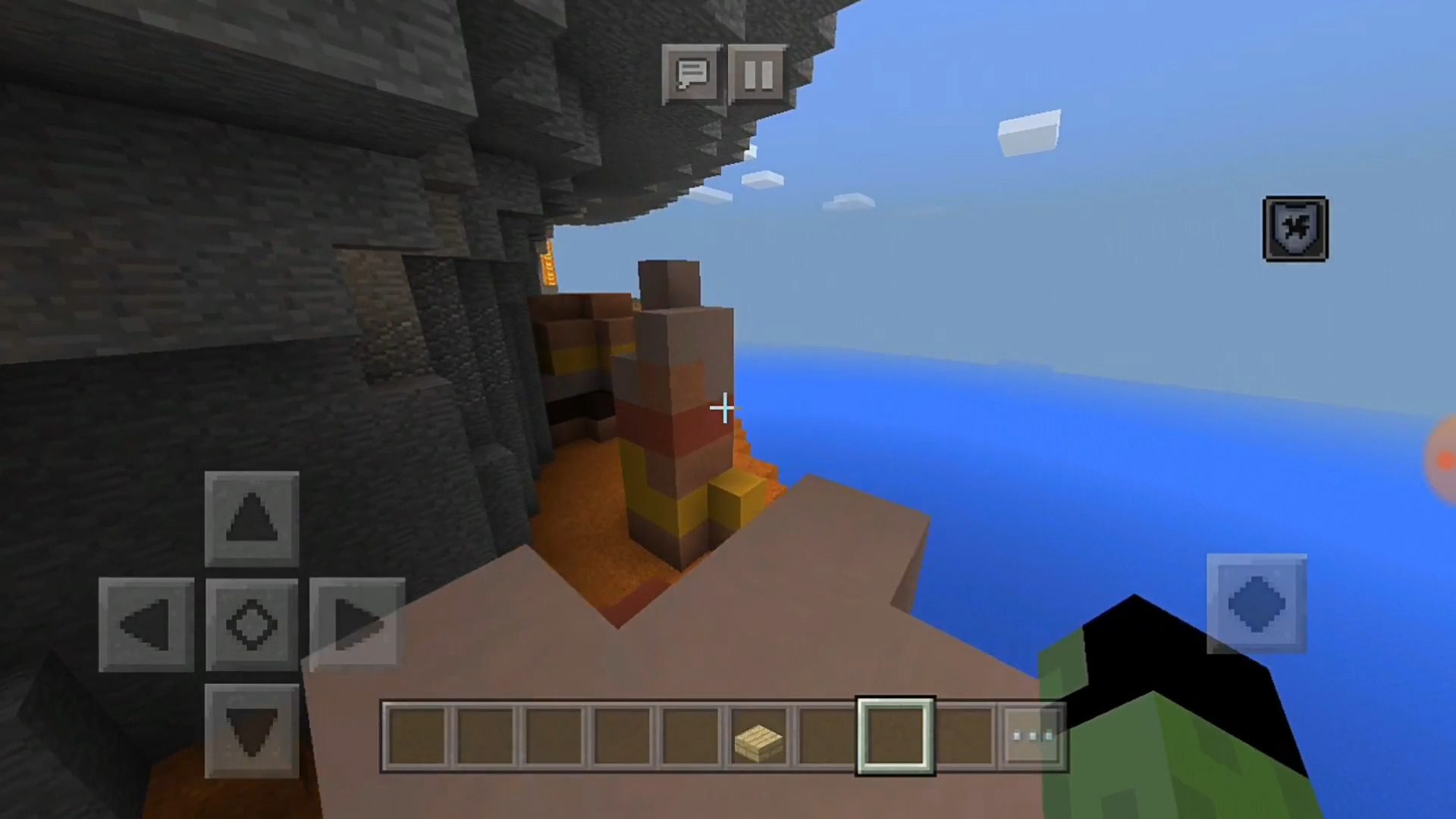Select the empty slot right of the planks
This screenshot has height=819, width=1456.
[x=827, y=736]
